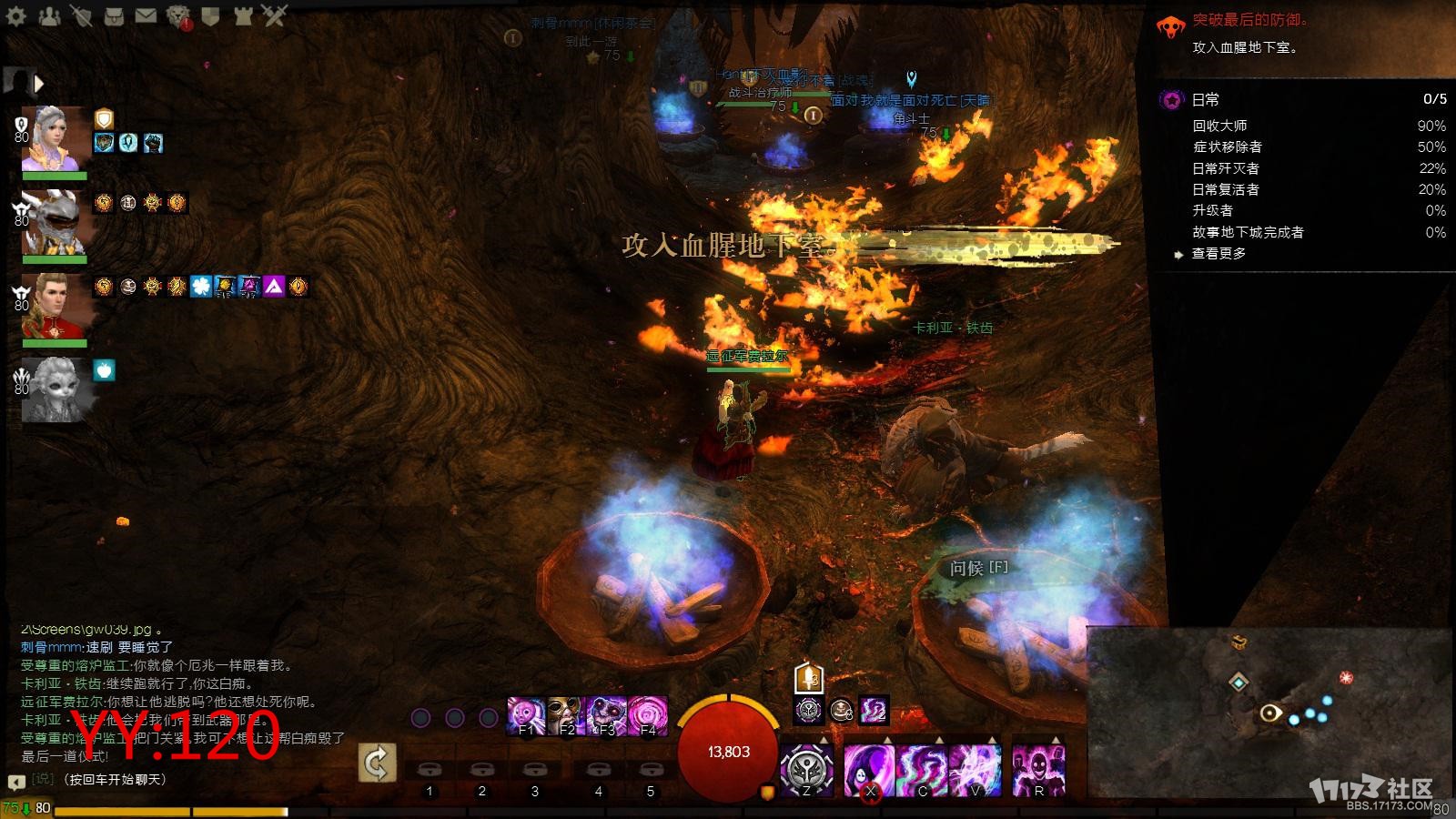Open the World vs World tower icon
The width and height of the screenshot is (1456, 819).
coord(243,15)
